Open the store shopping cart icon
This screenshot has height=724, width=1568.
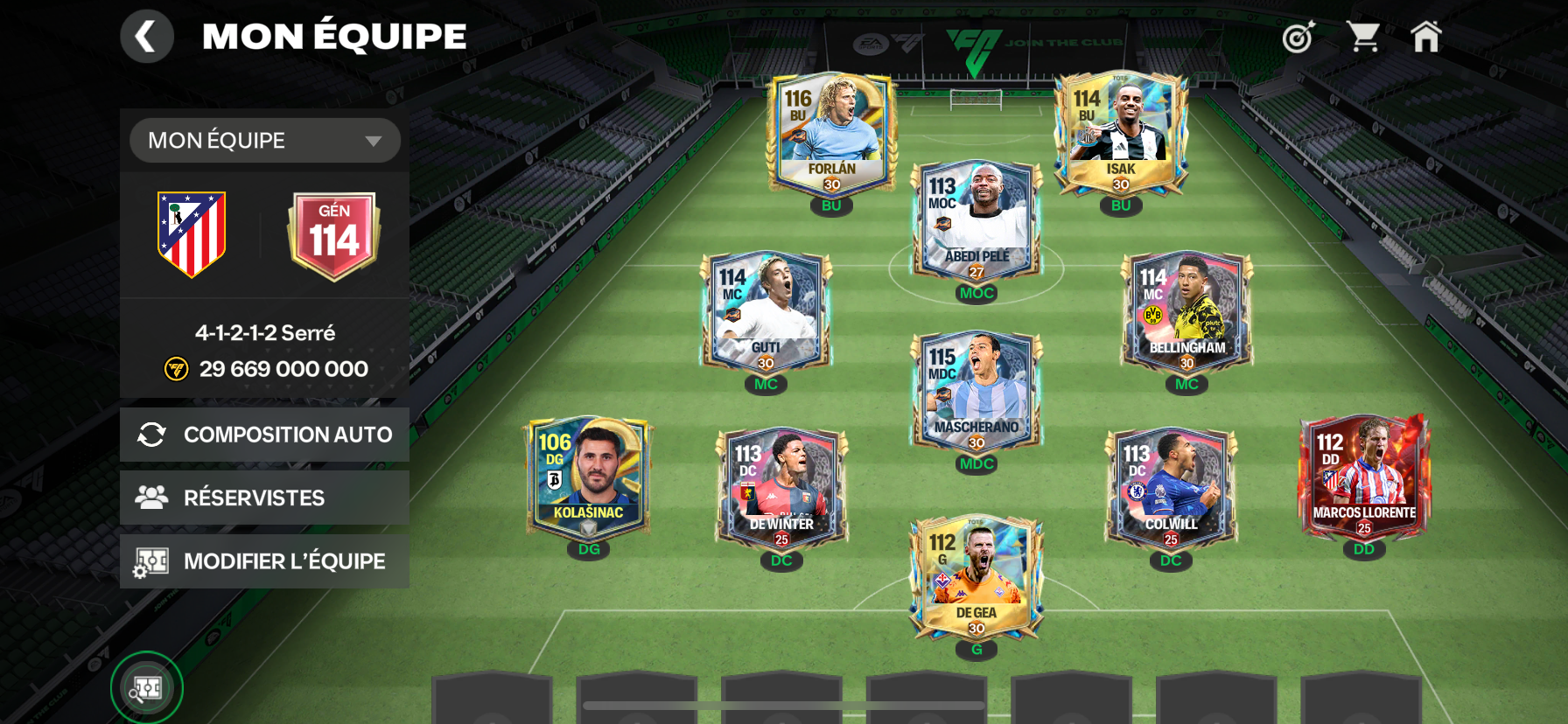pyautogui.click(x=1363, y=37)
